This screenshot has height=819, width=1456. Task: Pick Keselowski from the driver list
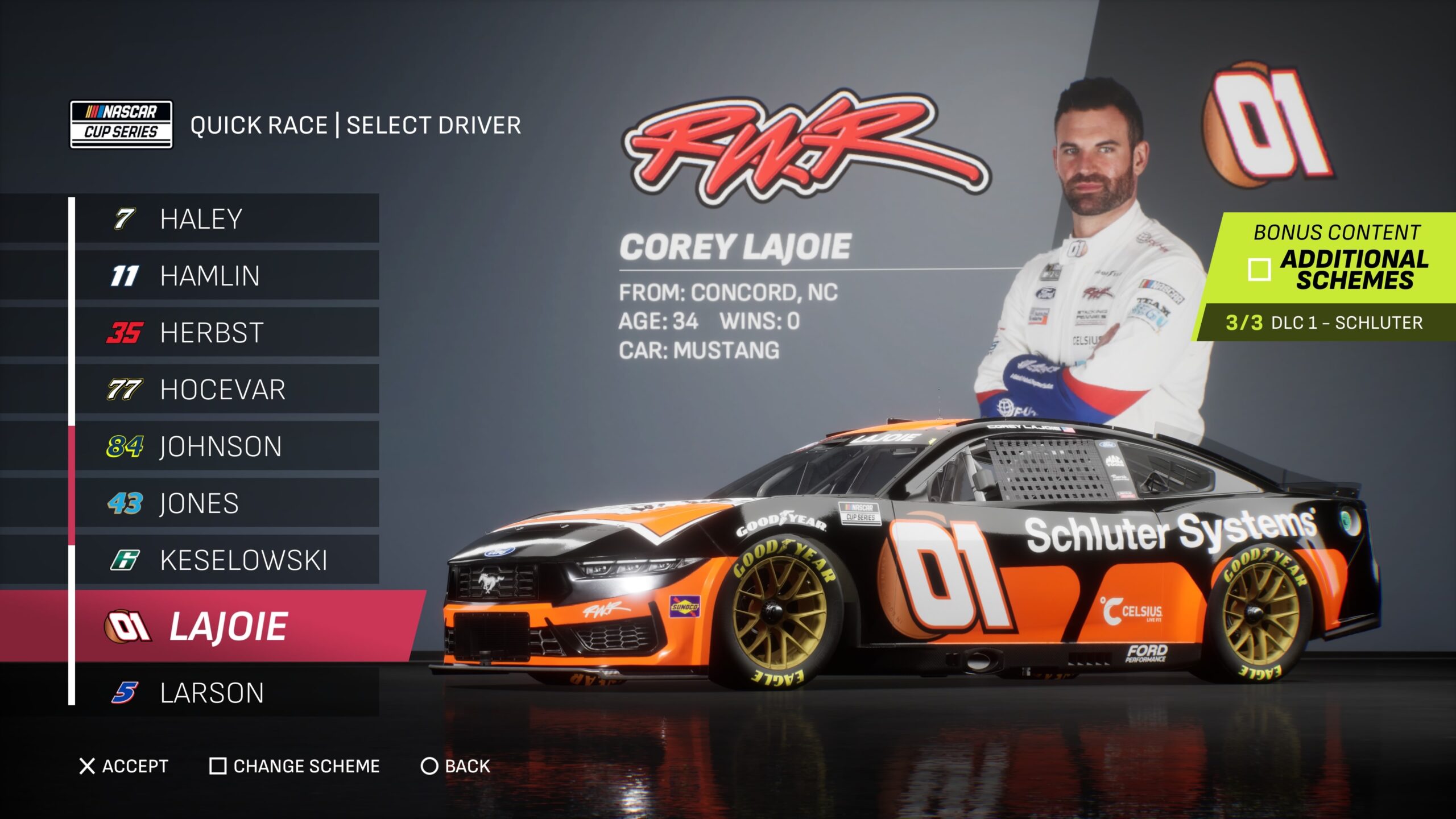point(226,560)
